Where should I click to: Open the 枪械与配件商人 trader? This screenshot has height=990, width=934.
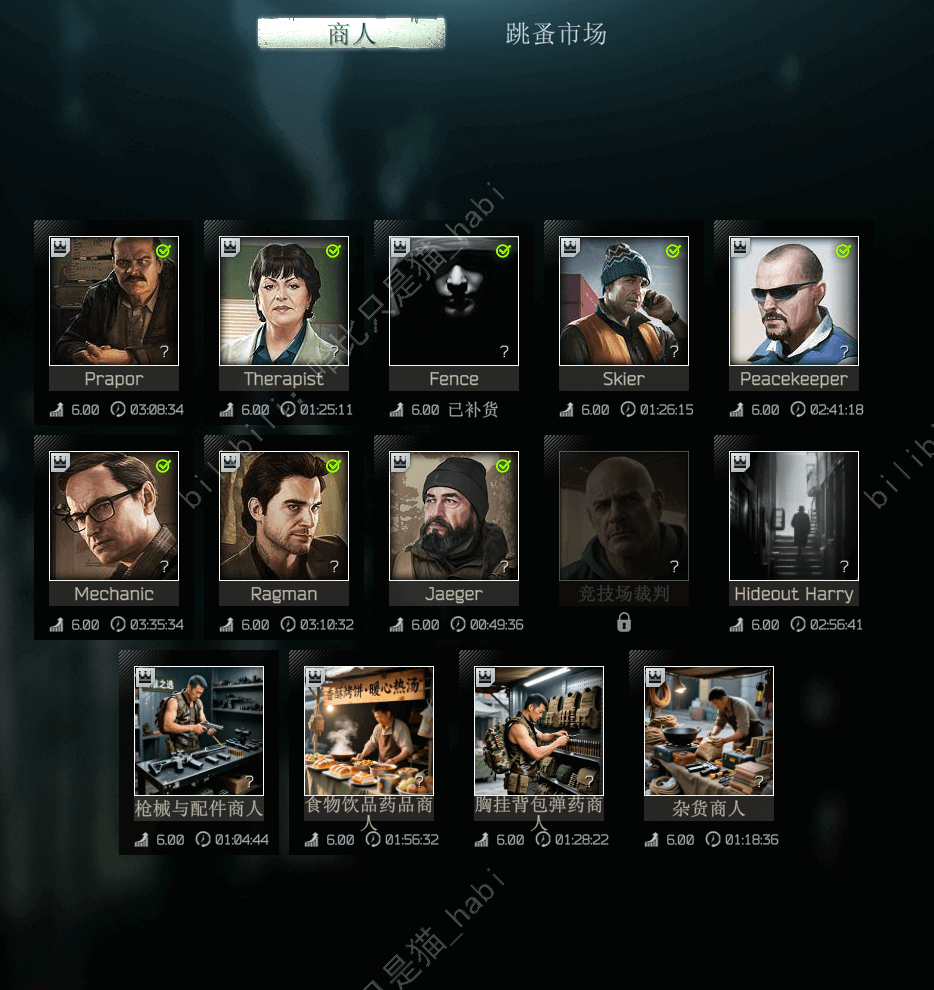click(199, 731)
